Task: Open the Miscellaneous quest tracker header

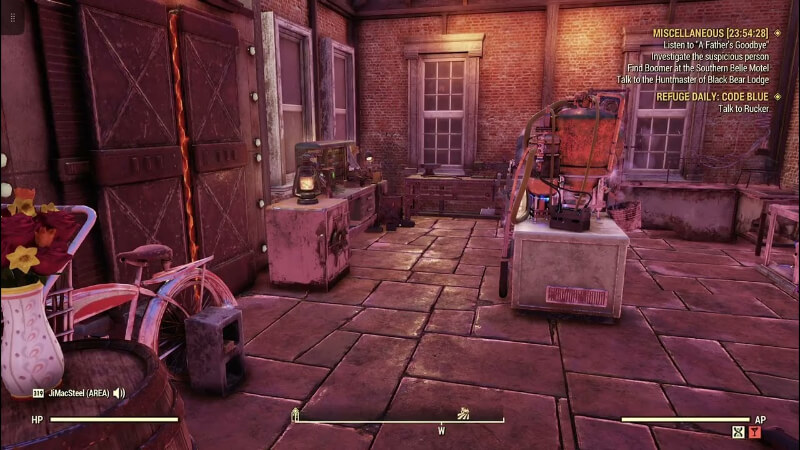Action: 710,32
